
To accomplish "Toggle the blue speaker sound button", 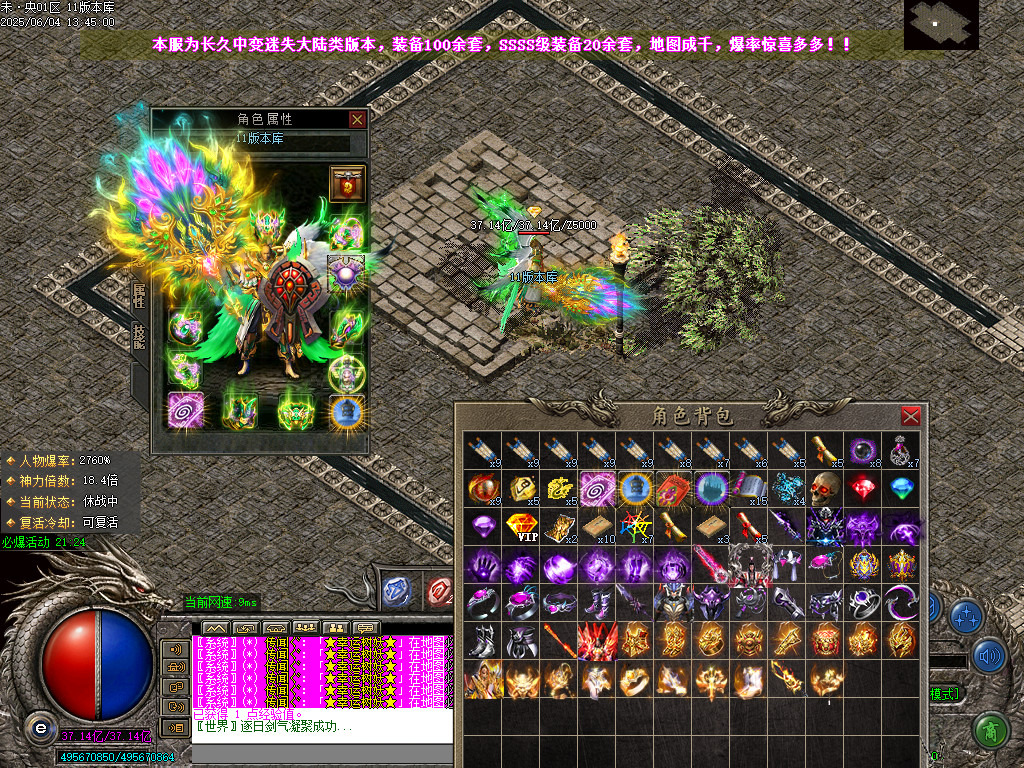I will click(989, 656).
